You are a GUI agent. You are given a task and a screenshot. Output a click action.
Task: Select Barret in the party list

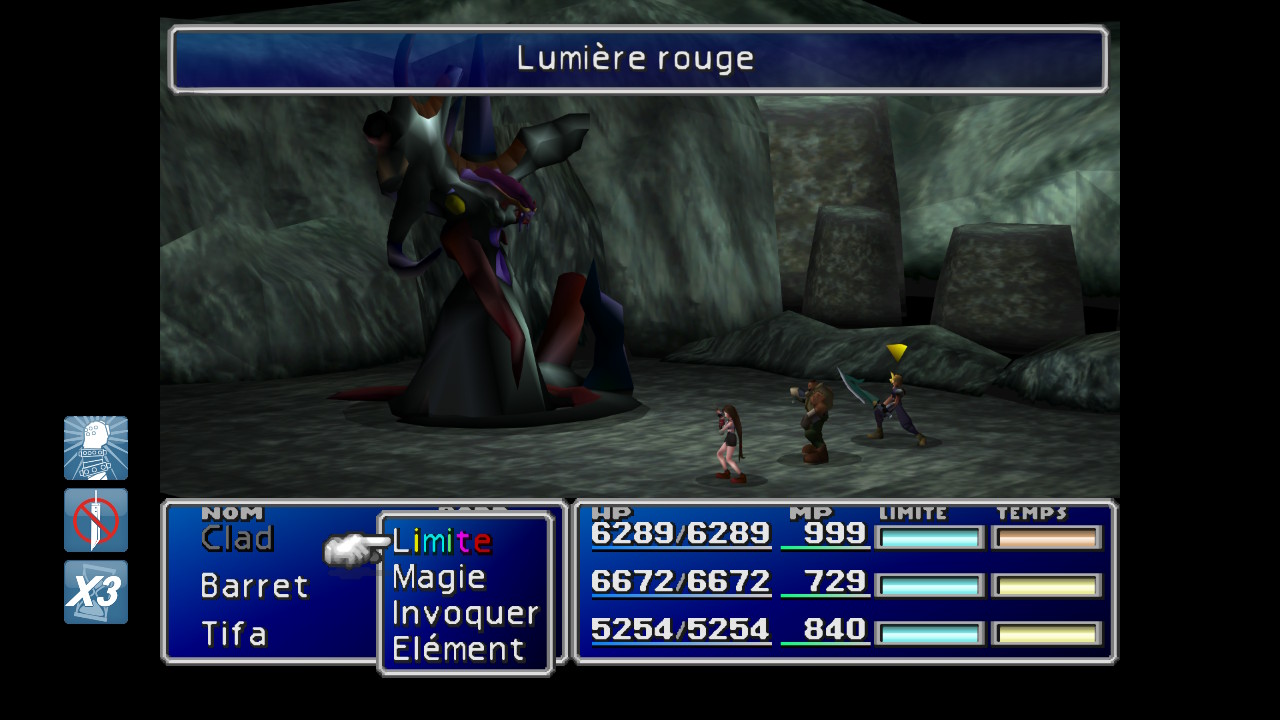click(254, 586)
